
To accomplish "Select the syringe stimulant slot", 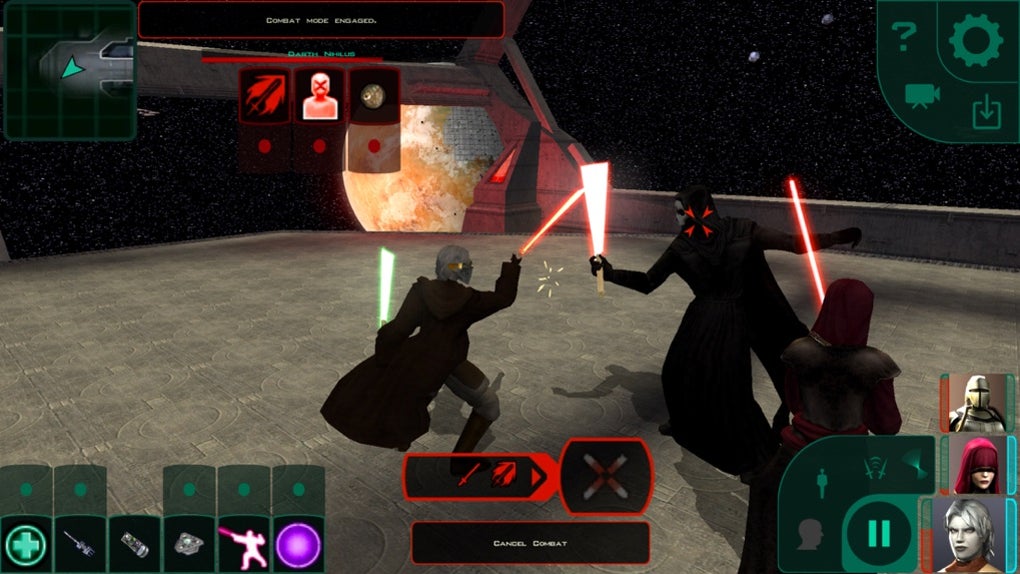I will [x=79, y=545].
